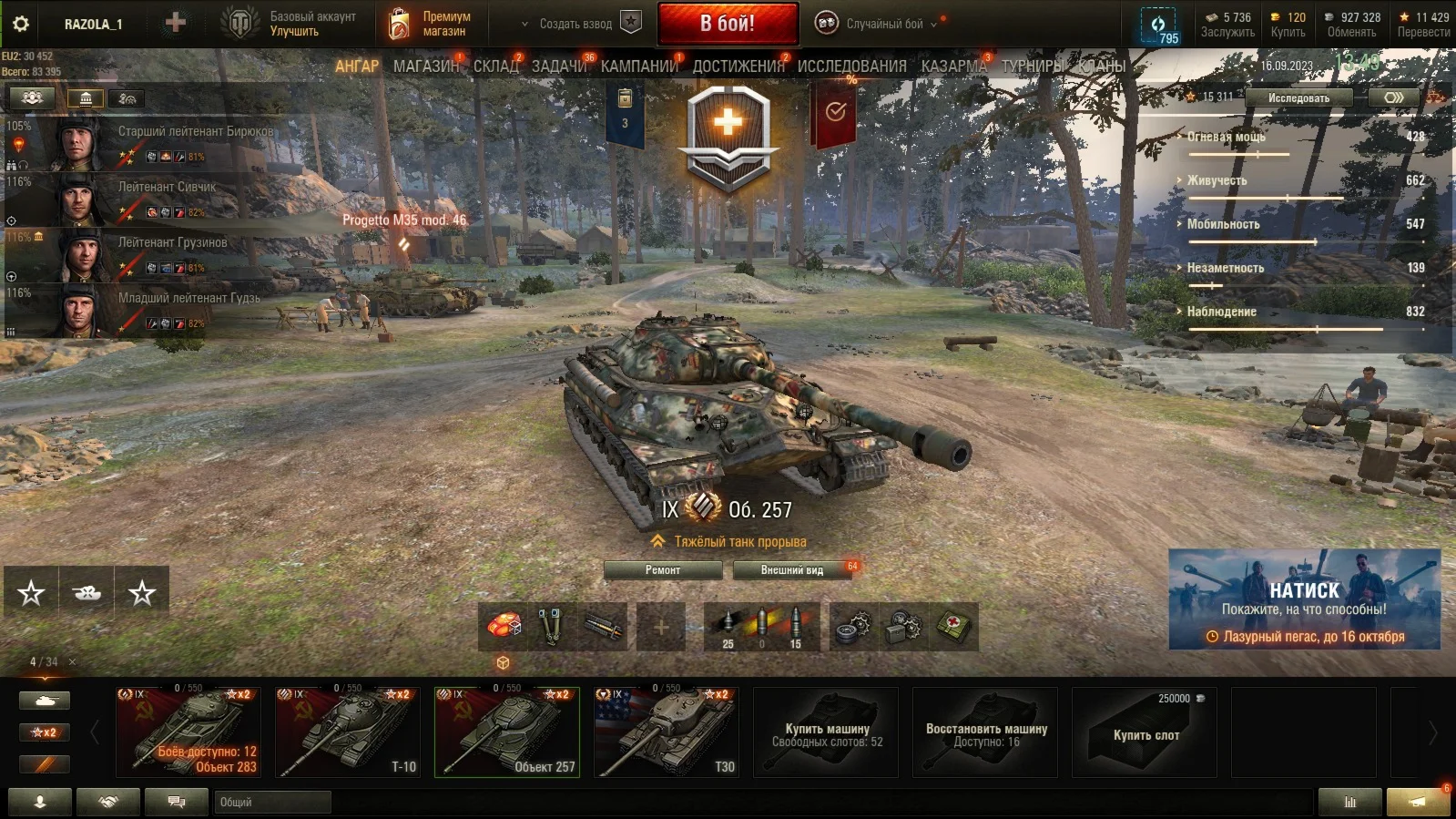Open the Случайный бой battle mode dropdown
This screenshot has width=1456, height=819.
tap(883, 24)
